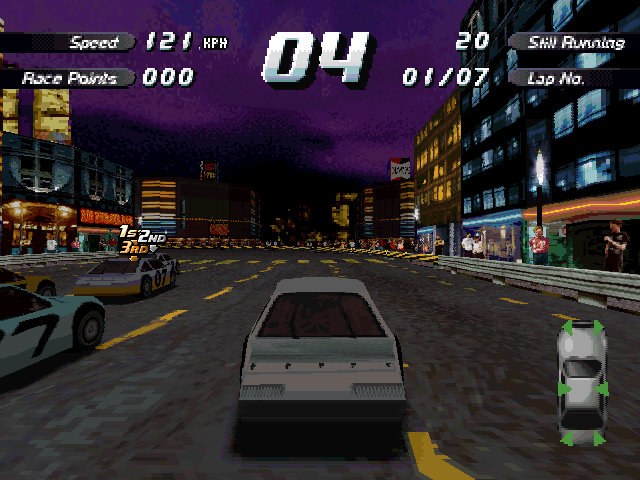This screenshot has height=480, width=640.
Task: Click the car damage indicator icon
Action: pyautogui.click(x=580, y=381)
